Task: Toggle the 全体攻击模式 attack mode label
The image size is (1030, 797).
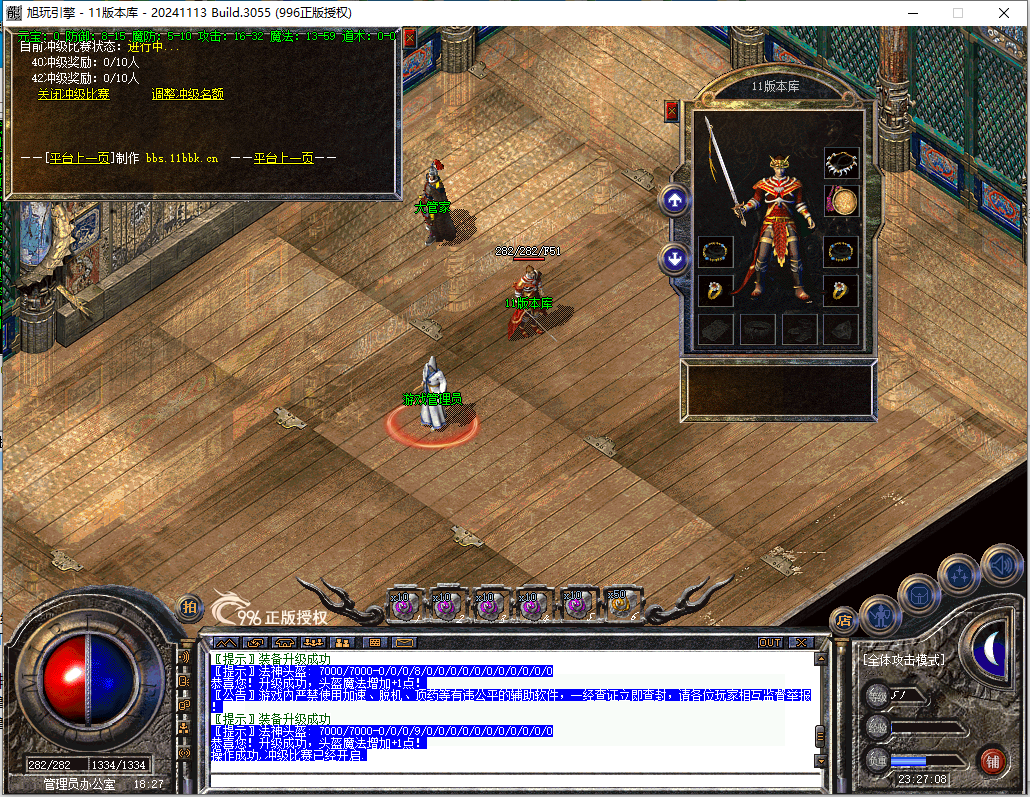Action: pyautogui.click(x=903, y=660)
